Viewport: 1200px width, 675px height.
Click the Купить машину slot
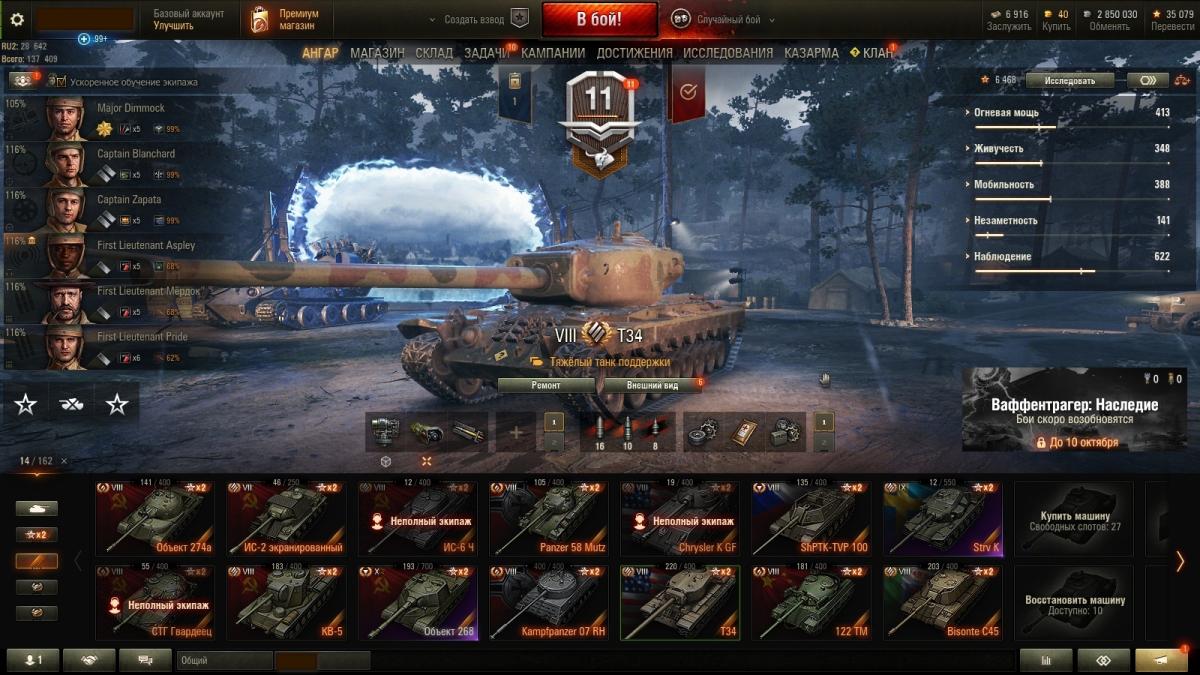click(1074, 518)
